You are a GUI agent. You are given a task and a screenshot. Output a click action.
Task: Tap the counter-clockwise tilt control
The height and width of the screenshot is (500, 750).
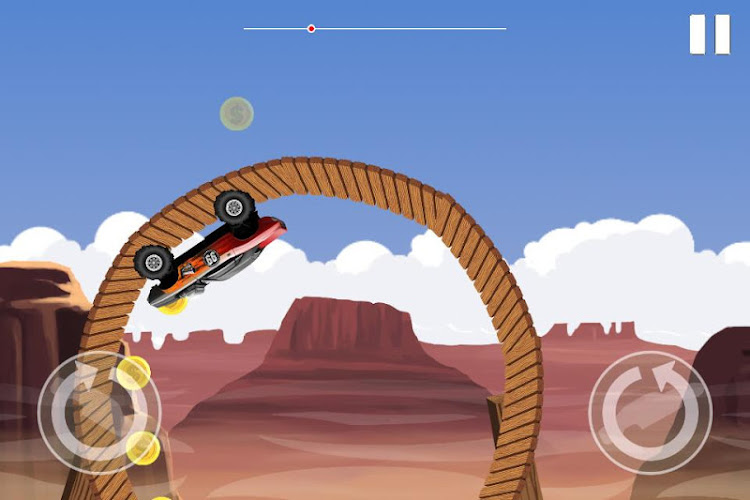click(x=99, y=412)
